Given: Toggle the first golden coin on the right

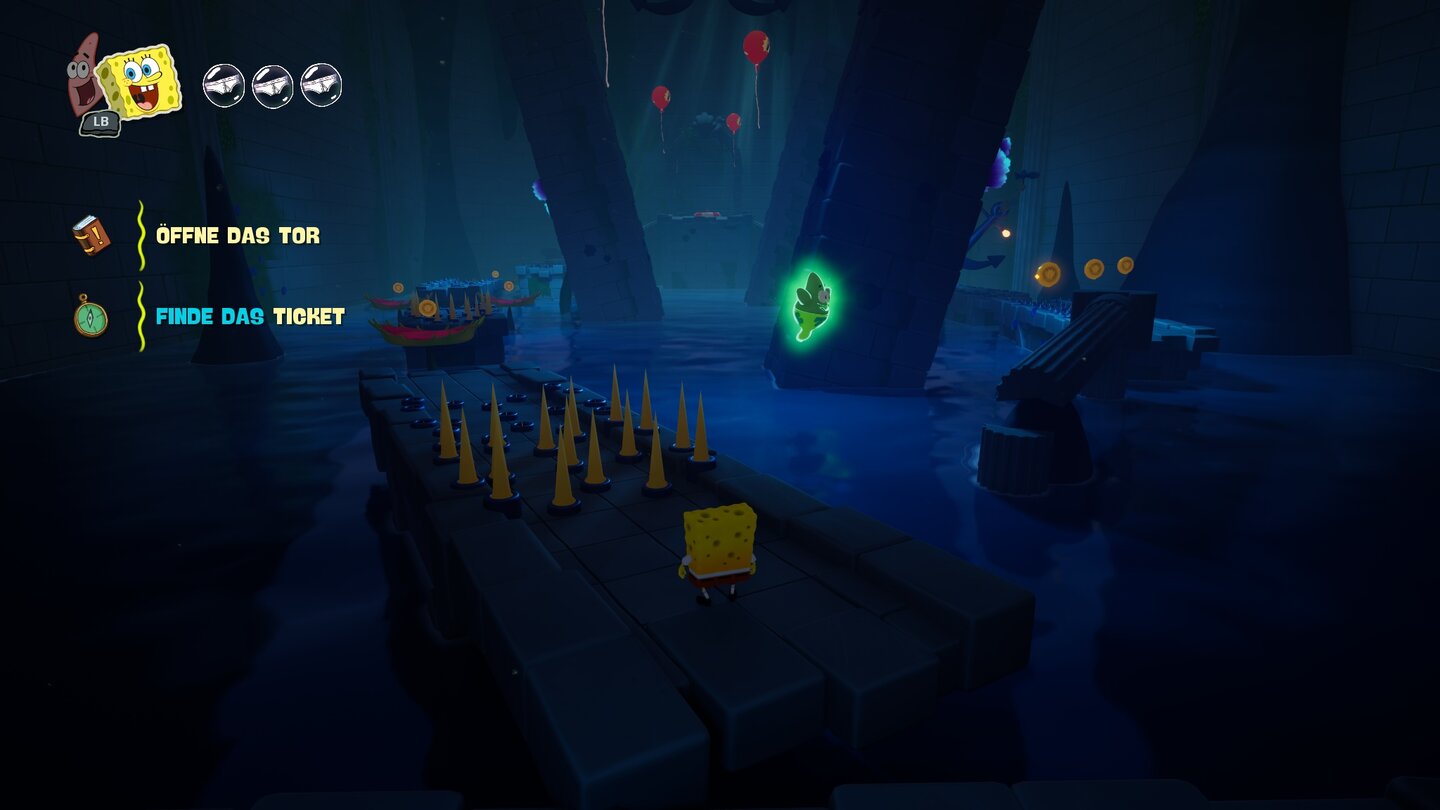Looking at the screenshot, I should 1048,272.
